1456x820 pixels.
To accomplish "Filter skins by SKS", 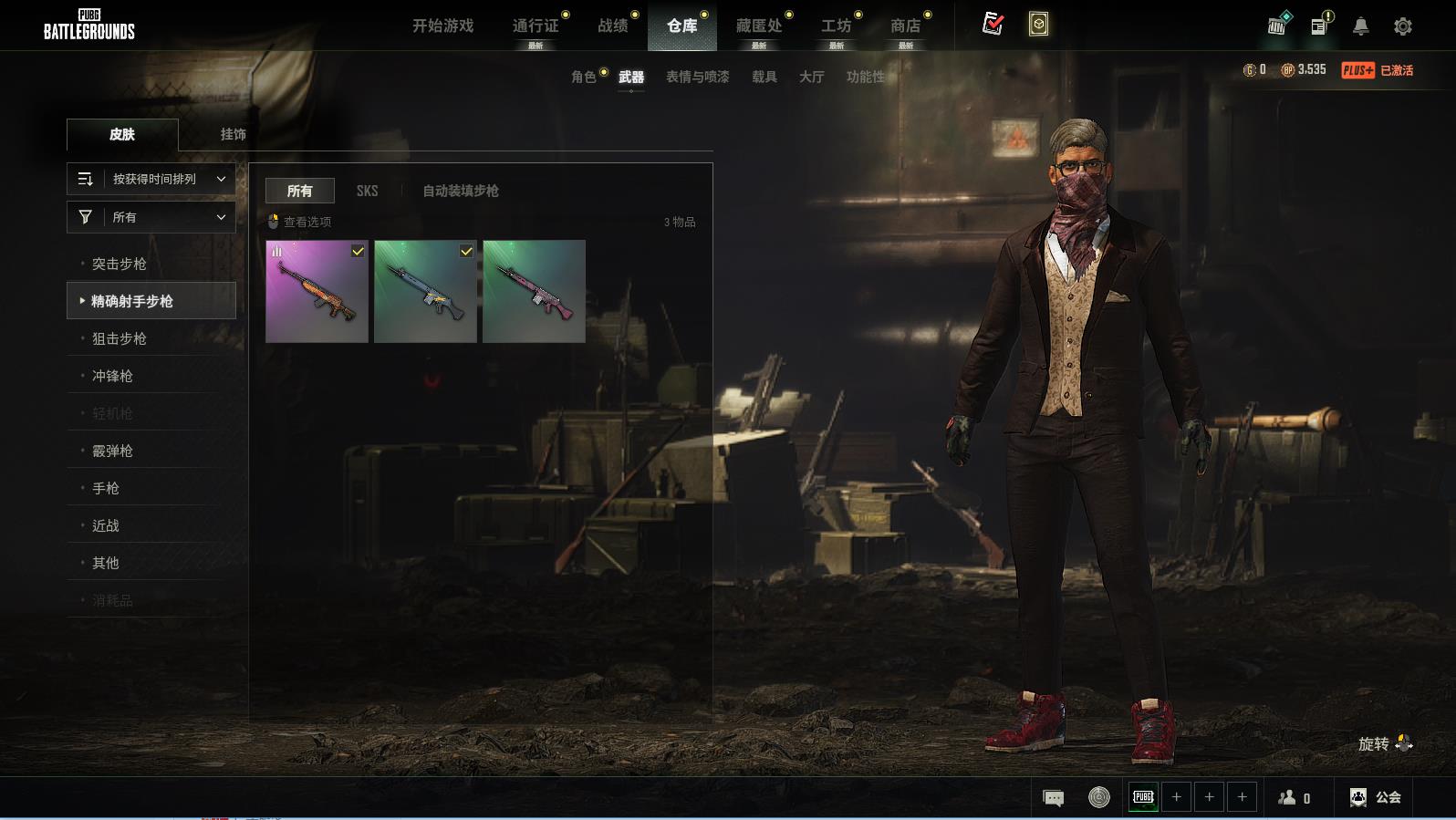I will (x=367, y=191).
